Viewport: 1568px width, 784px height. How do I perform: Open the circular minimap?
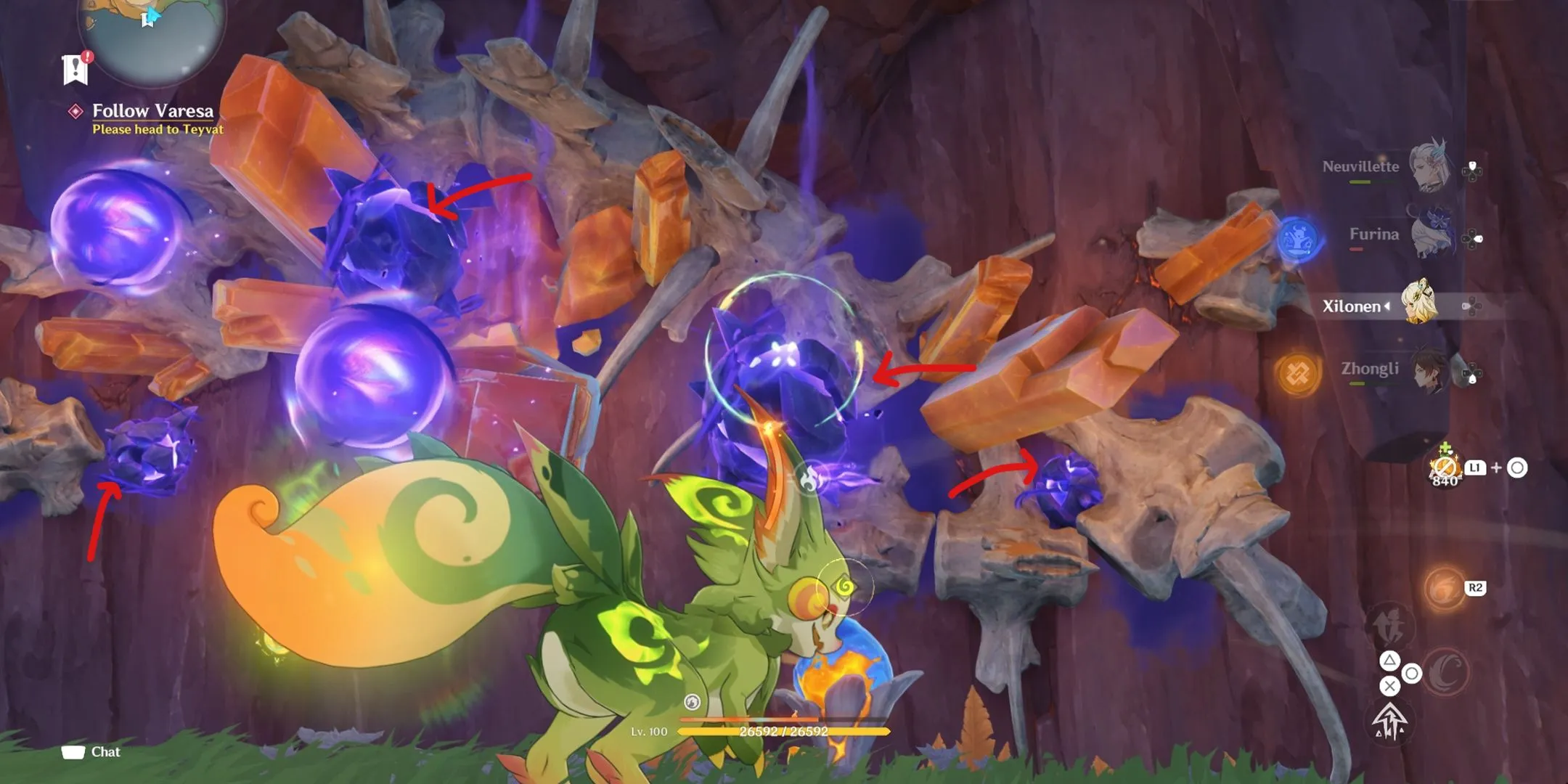[152, 33]
